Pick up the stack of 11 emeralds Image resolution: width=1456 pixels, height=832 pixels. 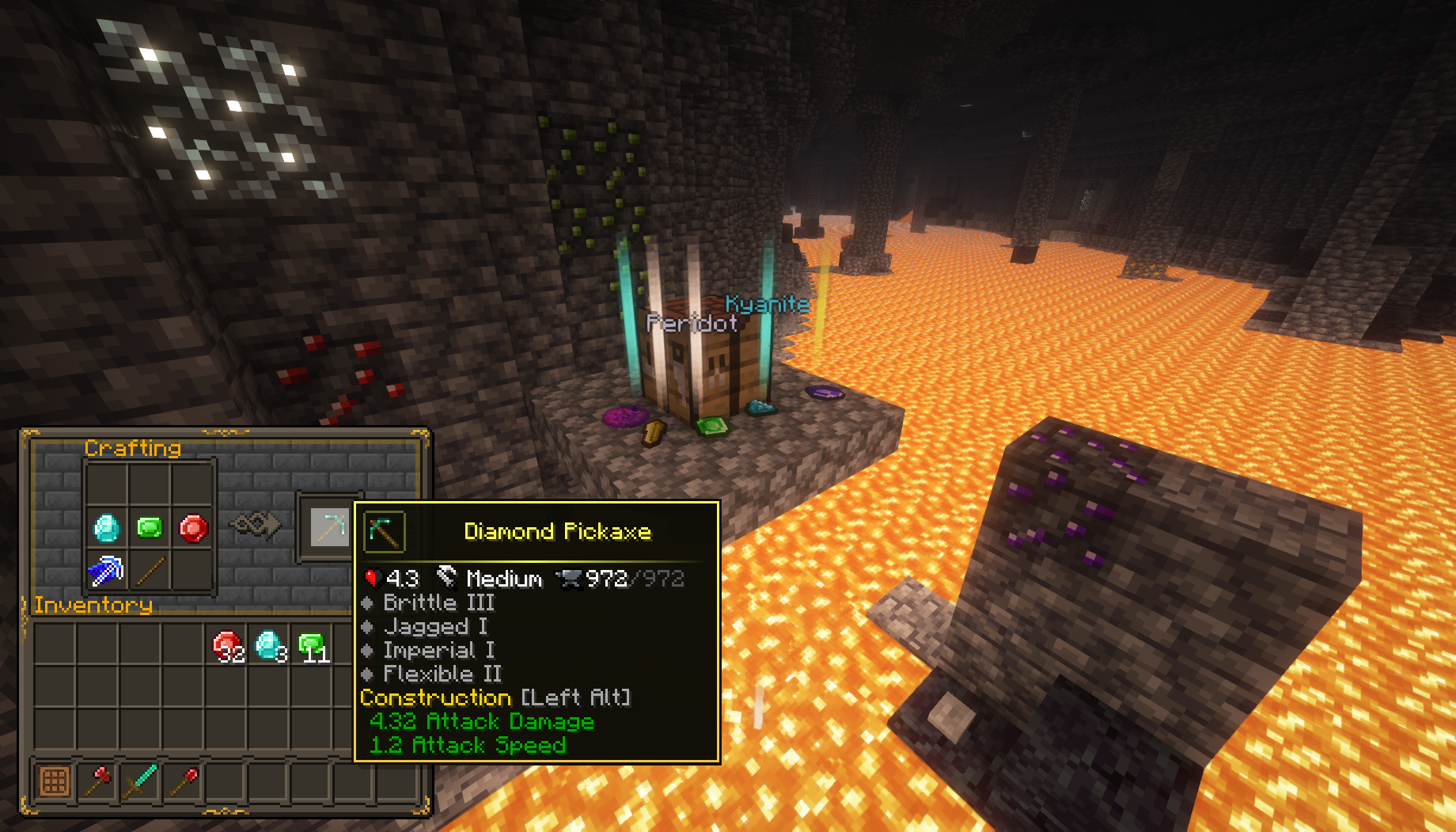point(311,645)
